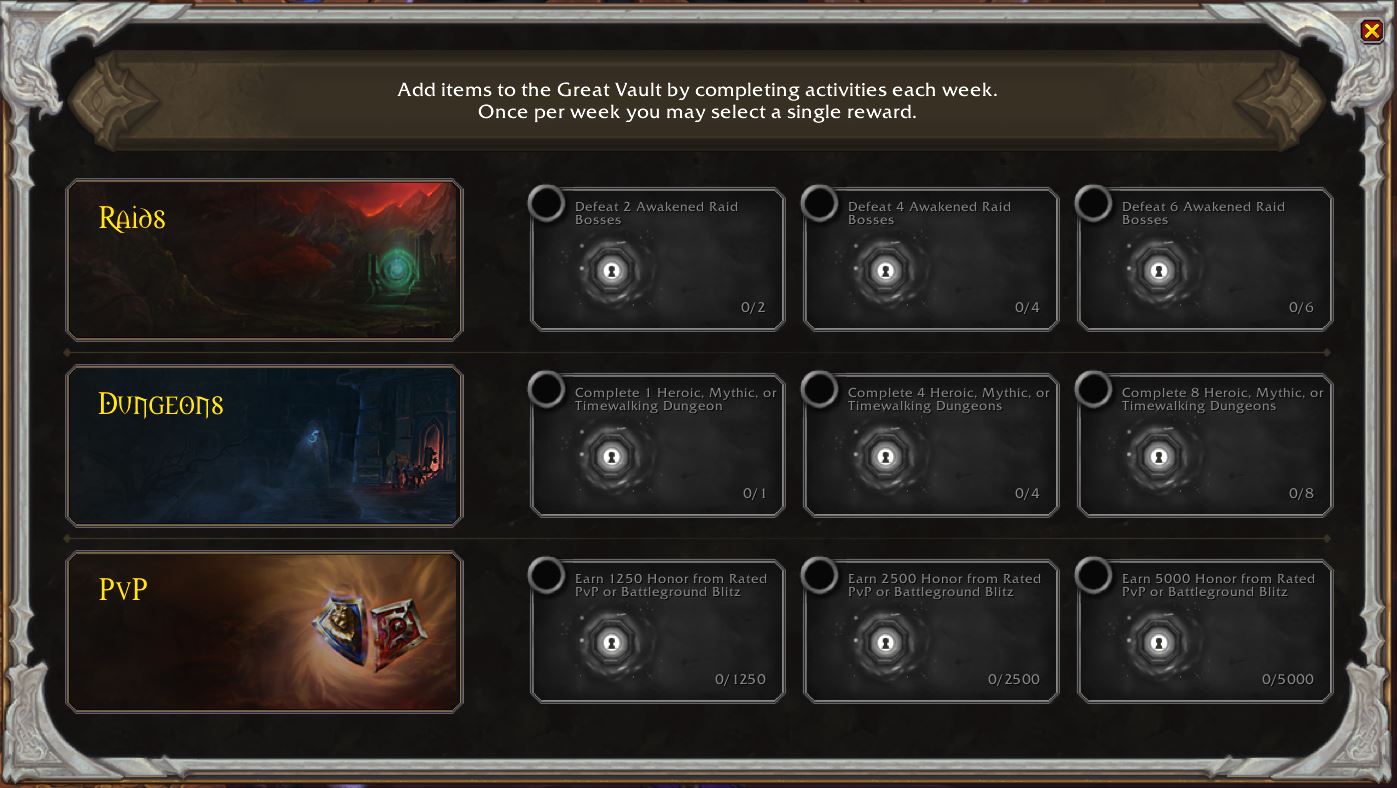
Task: Select the Dungeons category banner
Action: pos(264,446)
